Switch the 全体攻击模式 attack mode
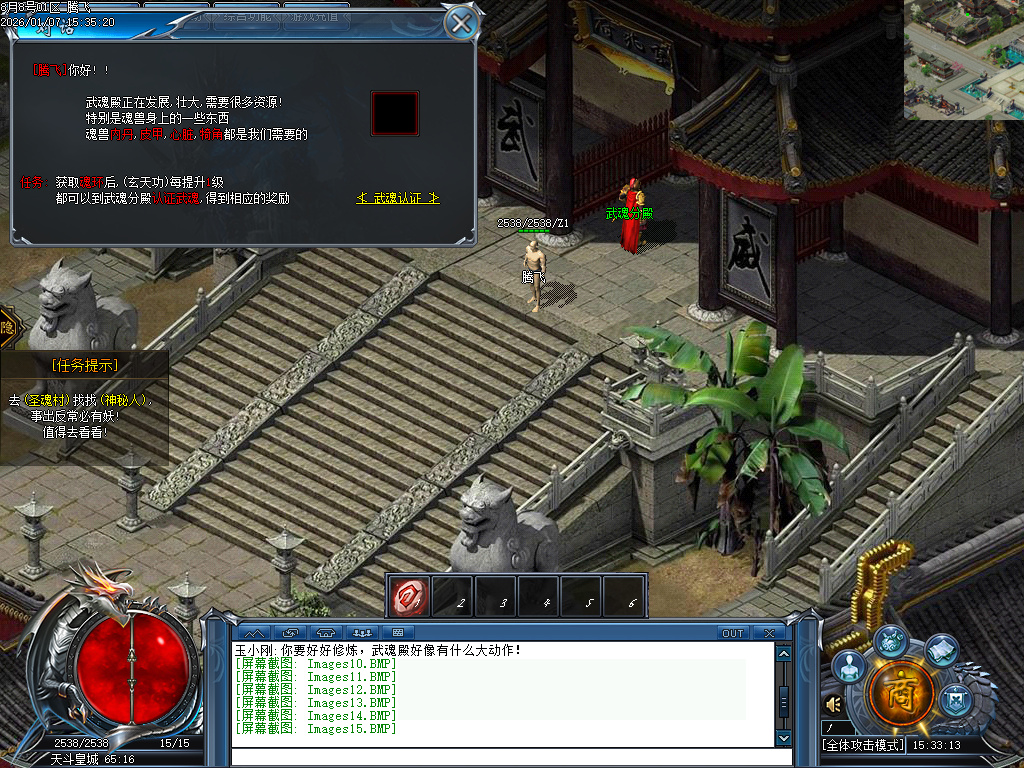This screenshot has height=768, width=1024. coord(862,745)
